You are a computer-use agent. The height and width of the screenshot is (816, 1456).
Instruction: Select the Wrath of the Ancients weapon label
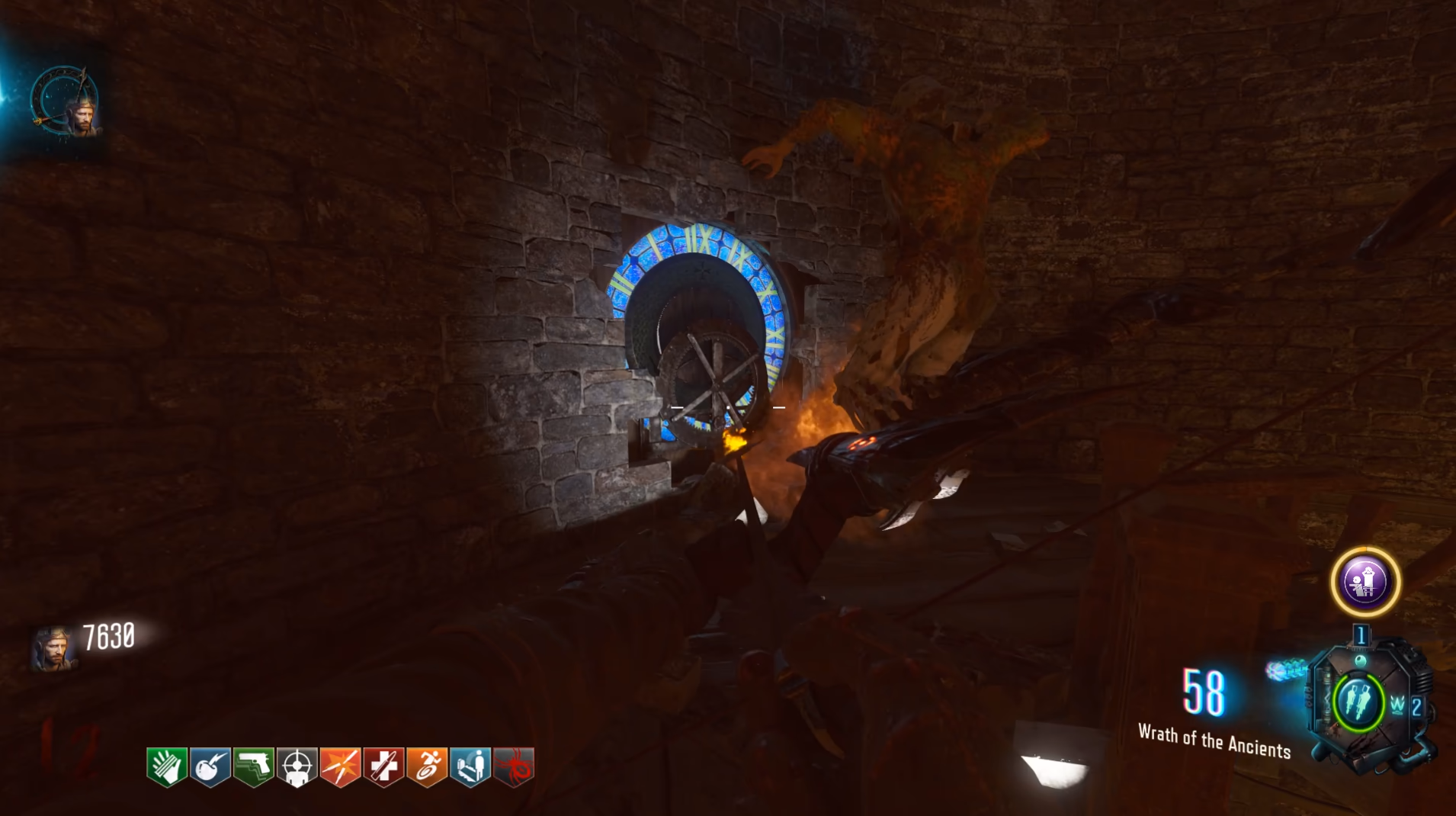click(1214, 741)
